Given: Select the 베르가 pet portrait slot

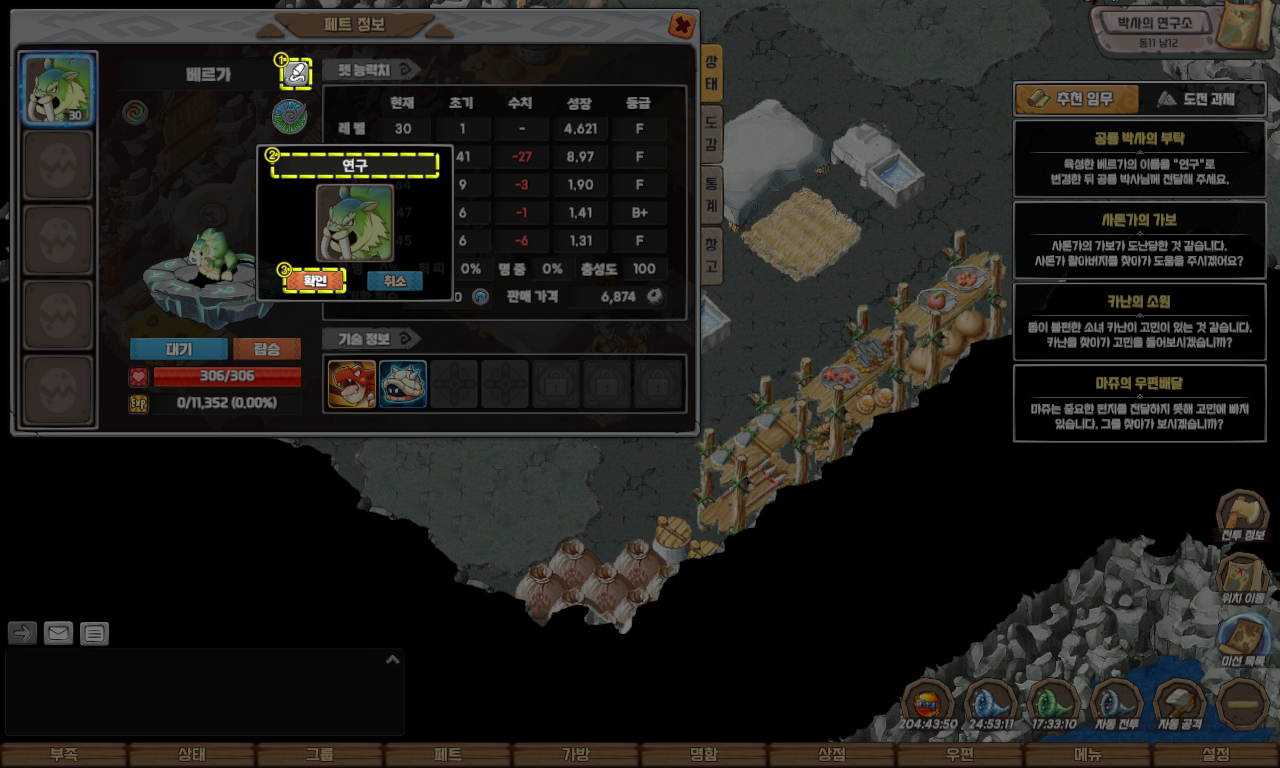Looking at the screenshot, I should click(58, 89).
